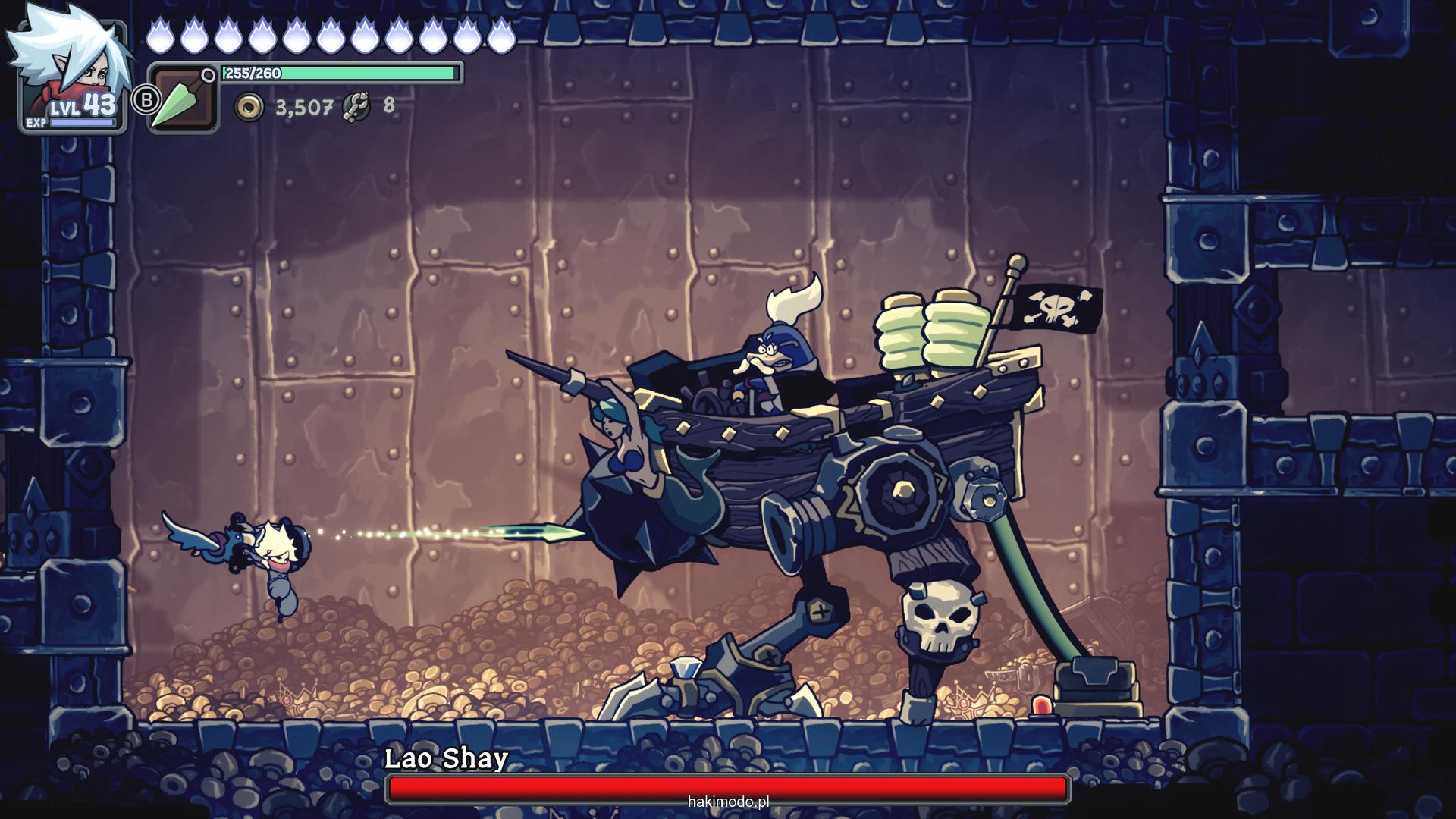Click the wrench parts icon

[356, 107]
